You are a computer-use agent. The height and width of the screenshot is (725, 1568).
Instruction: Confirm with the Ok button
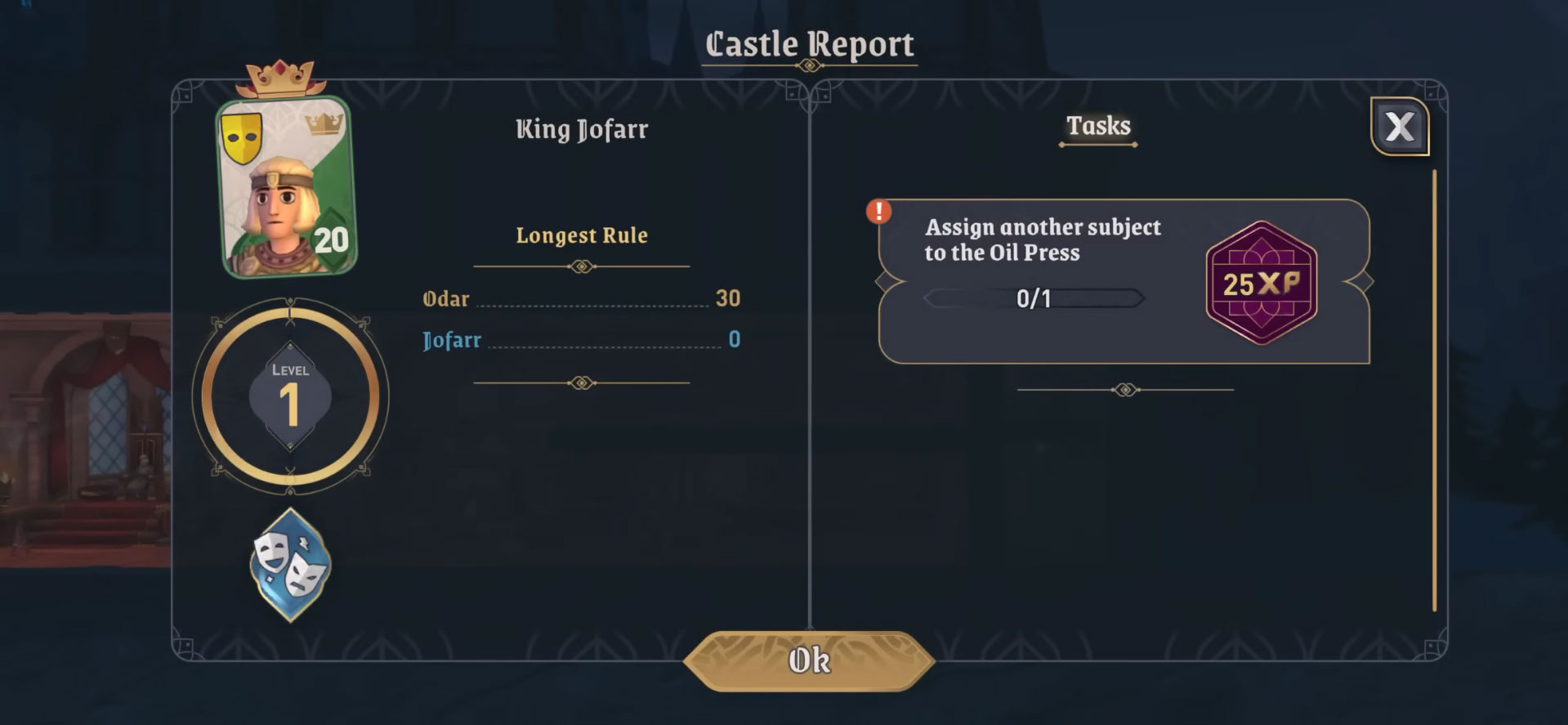pyautogui.click(x=809, y=660)
